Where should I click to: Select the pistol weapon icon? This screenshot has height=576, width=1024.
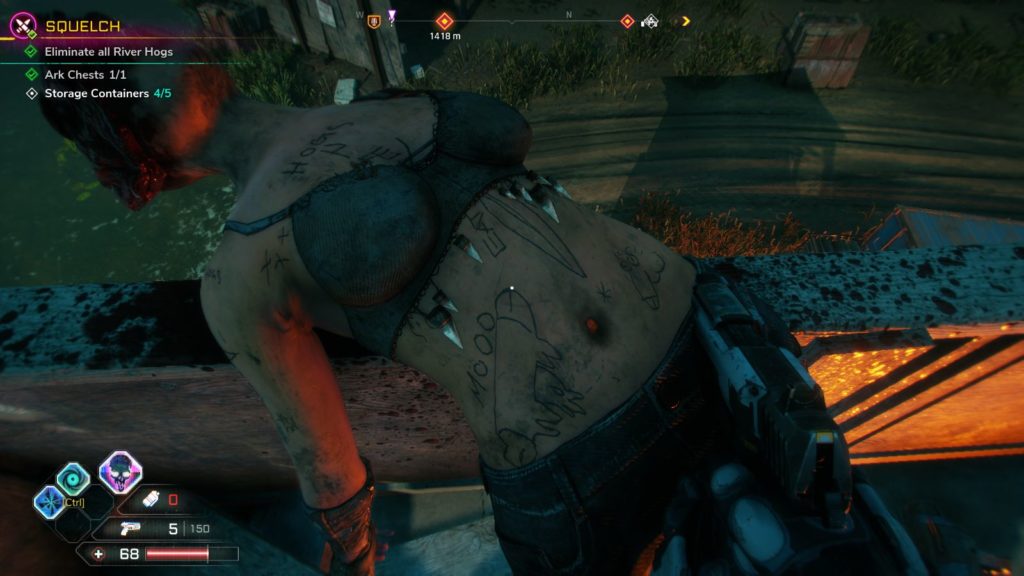coord(129,529)
